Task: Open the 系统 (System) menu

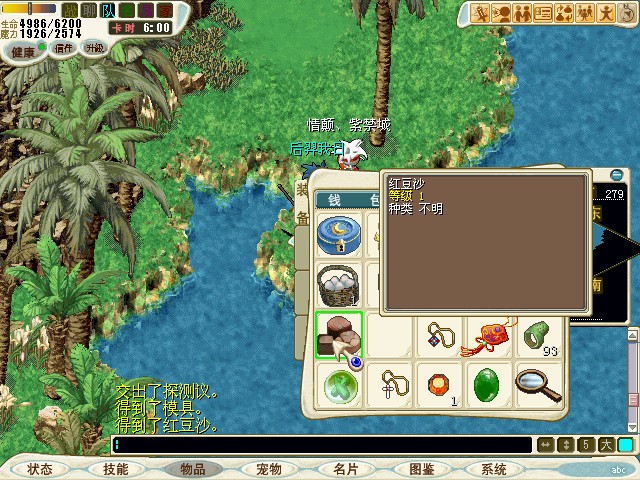Action: tap(493, 468)
